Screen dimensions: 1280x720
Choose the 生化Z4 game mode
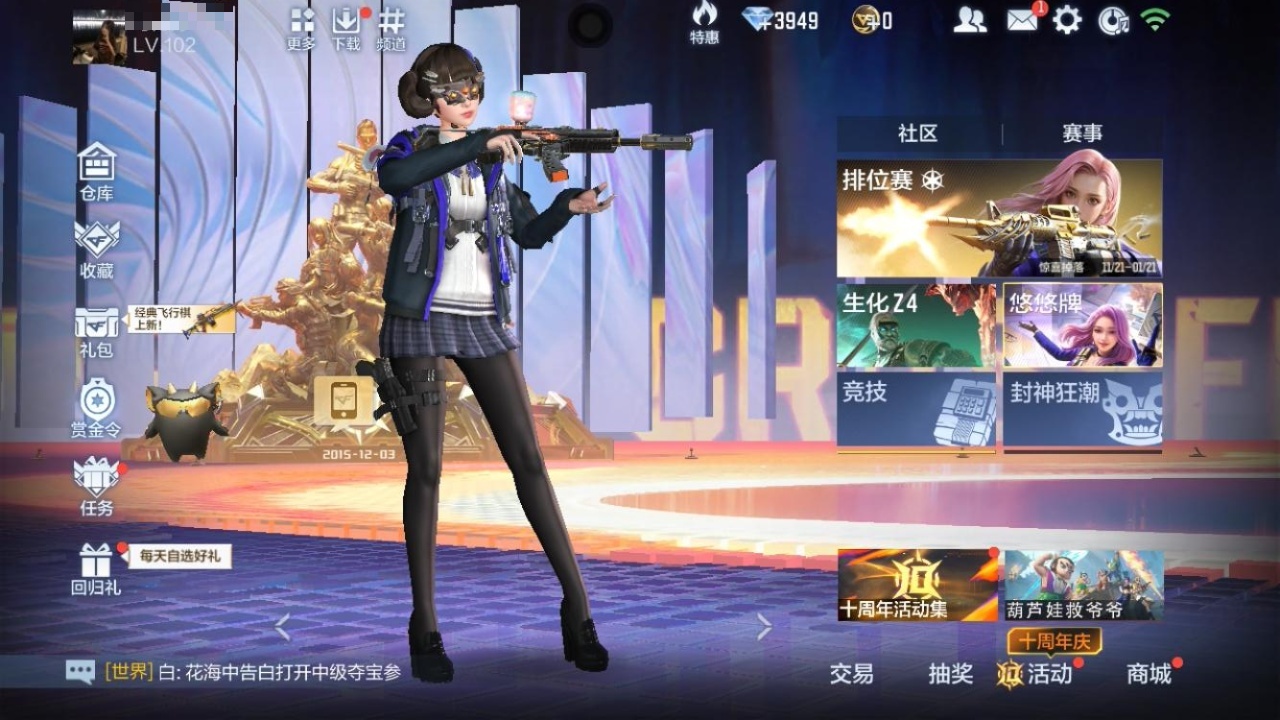click(916, 325)
